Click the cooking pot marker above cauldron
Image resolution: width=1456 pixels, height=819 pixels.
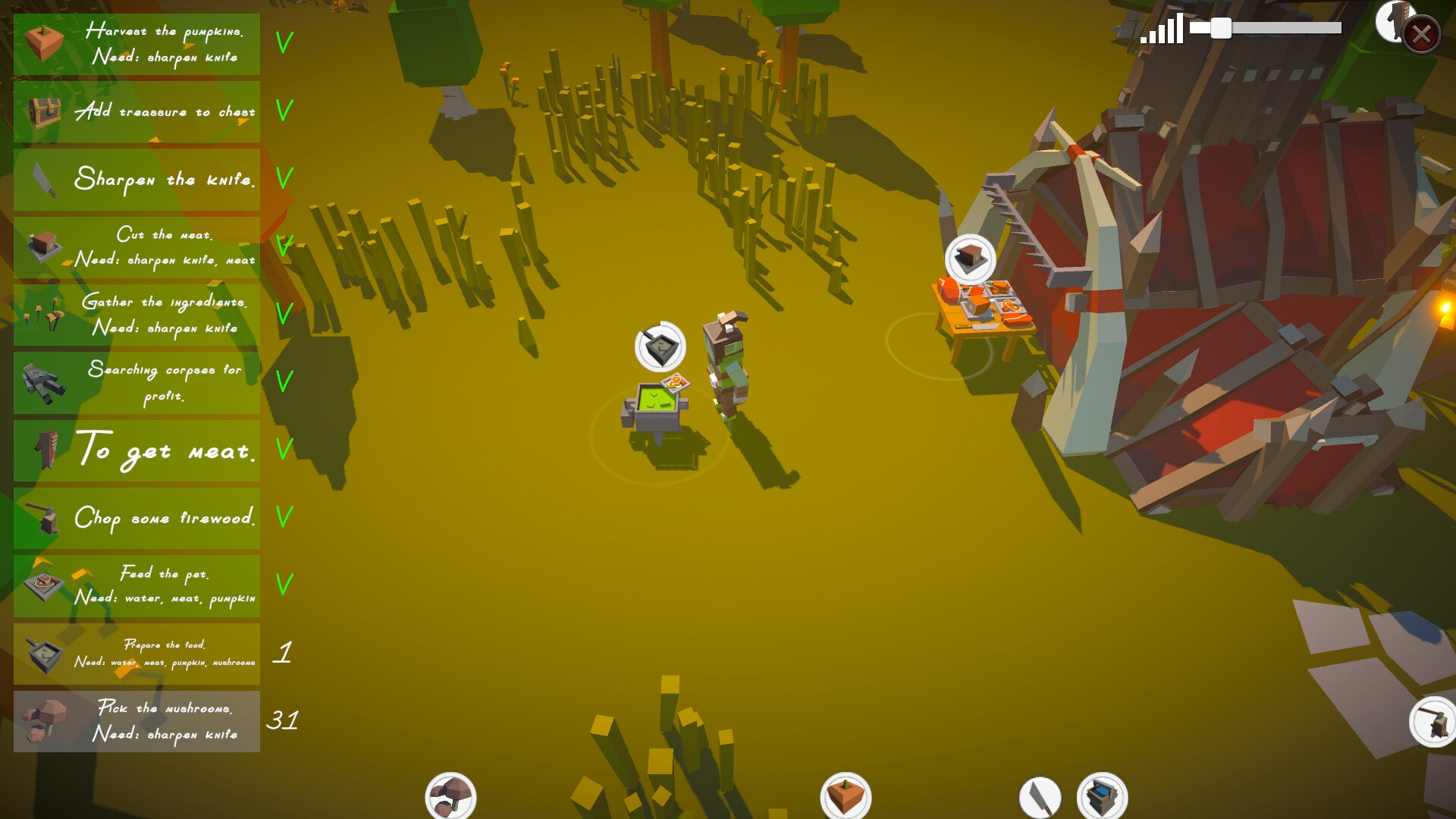pyautogui.click(x=660, y=347)
